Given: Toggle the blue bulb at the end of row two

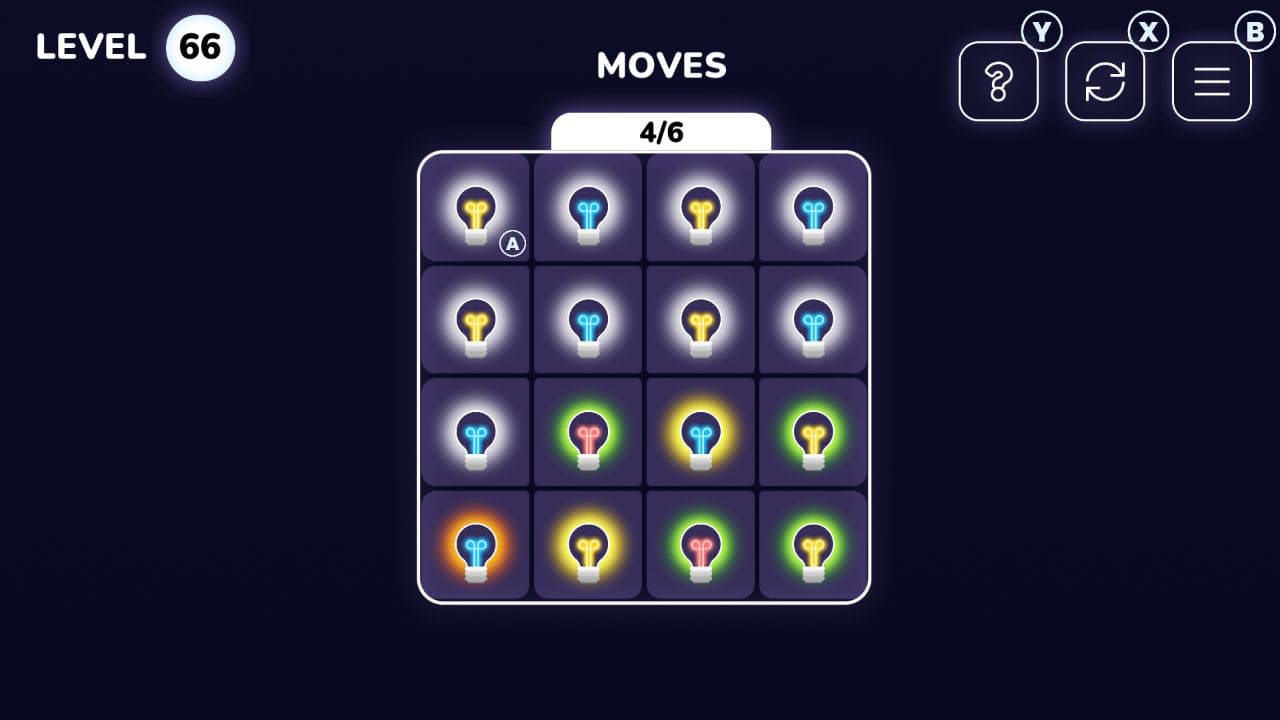Looking at the screenshot, I should [x=812, y=322].
